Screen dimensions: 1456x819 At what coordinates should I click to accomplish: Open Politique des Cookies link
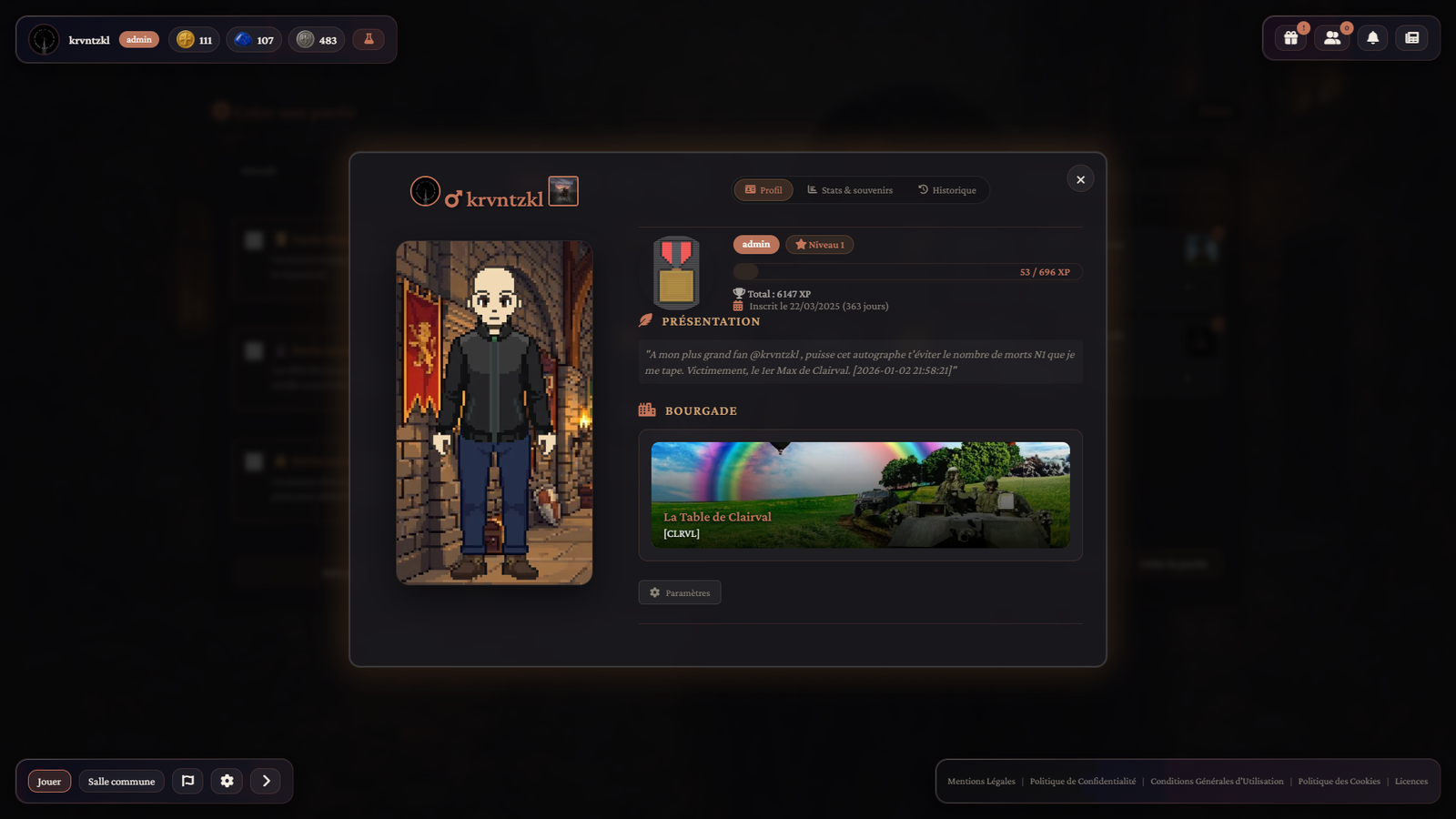tap(1339, 782)
